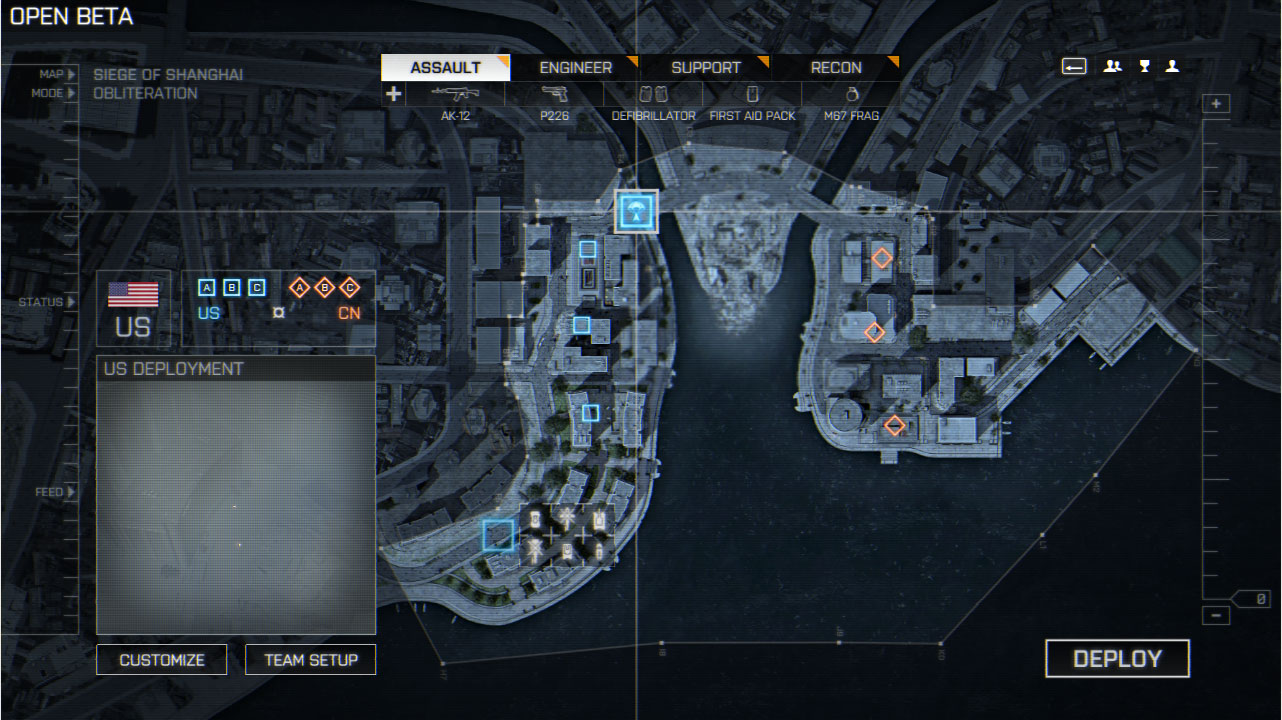
Task: Open the Customize loadout screen
Action: coord(162,660)
